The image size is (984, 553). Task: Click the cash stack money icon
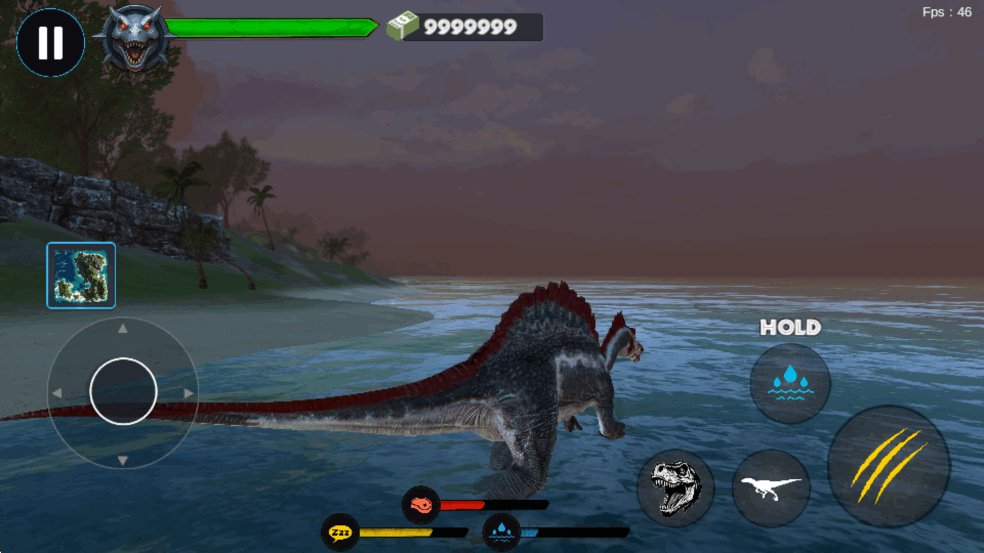402,26
